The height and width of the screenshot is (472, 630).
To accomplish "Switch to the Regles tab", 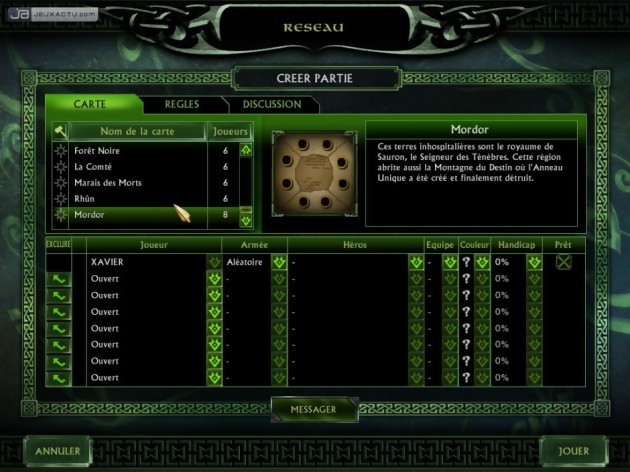I will tap(183, 104).
